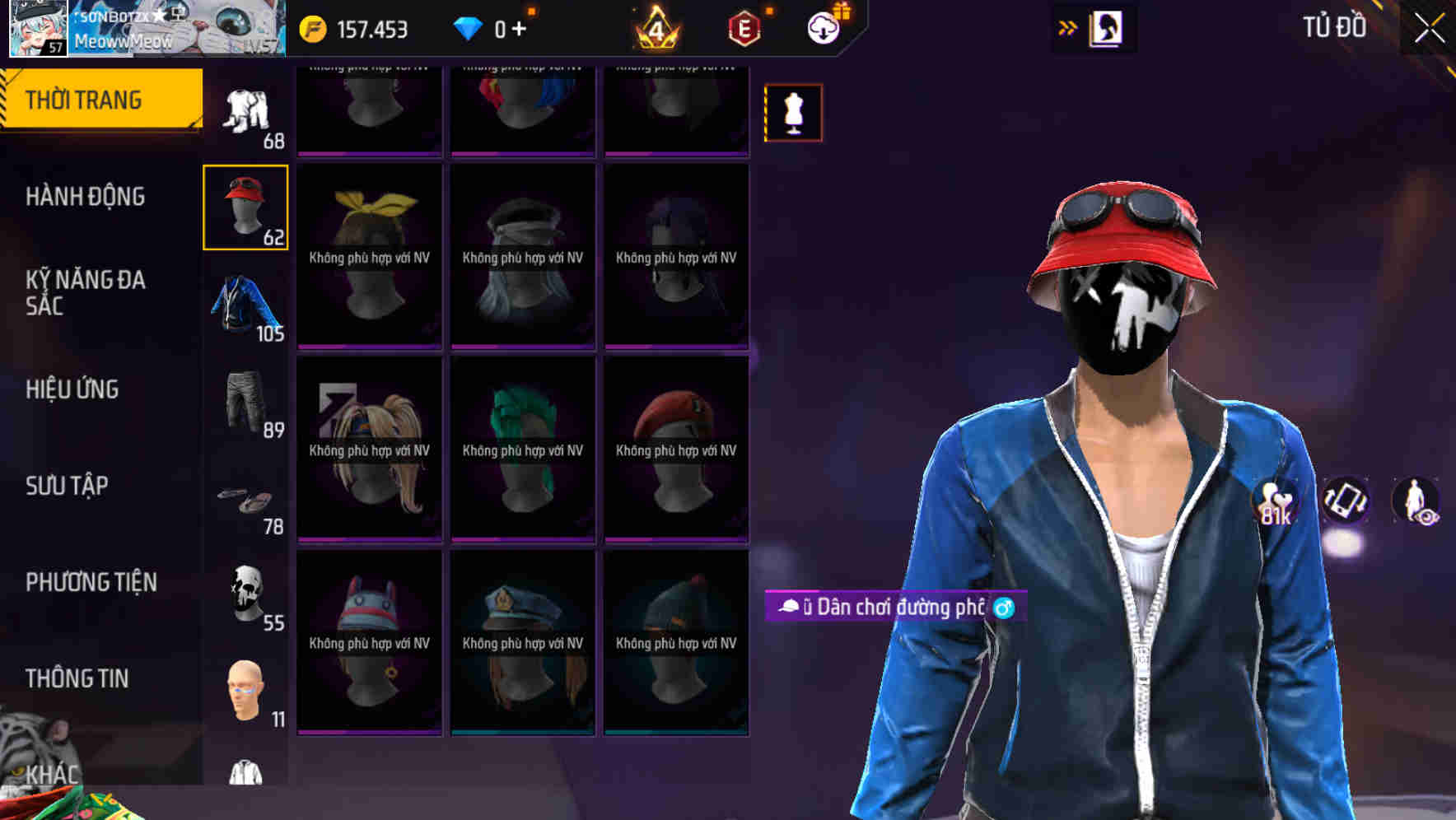1456x820 pixels.
Task: Select the mannequin dress-up icon
Action: coord(793,113)
